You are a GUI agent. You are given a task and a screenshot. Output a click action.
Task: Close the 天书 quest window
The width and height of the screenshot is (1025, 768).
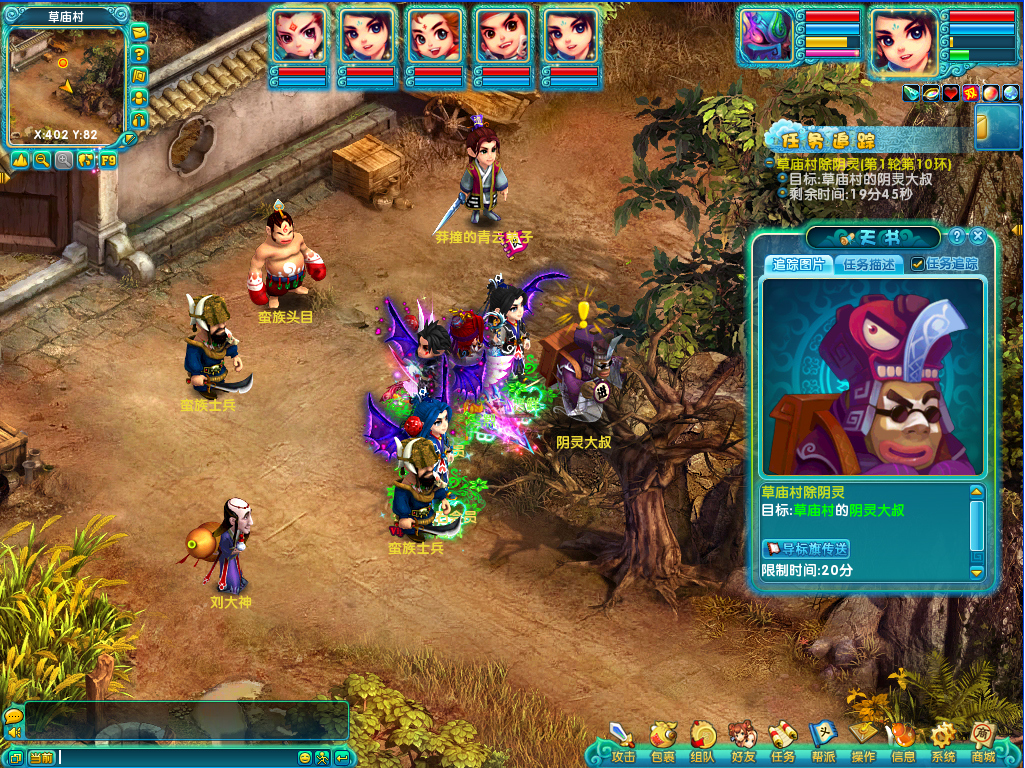click(x=978, y=236)
